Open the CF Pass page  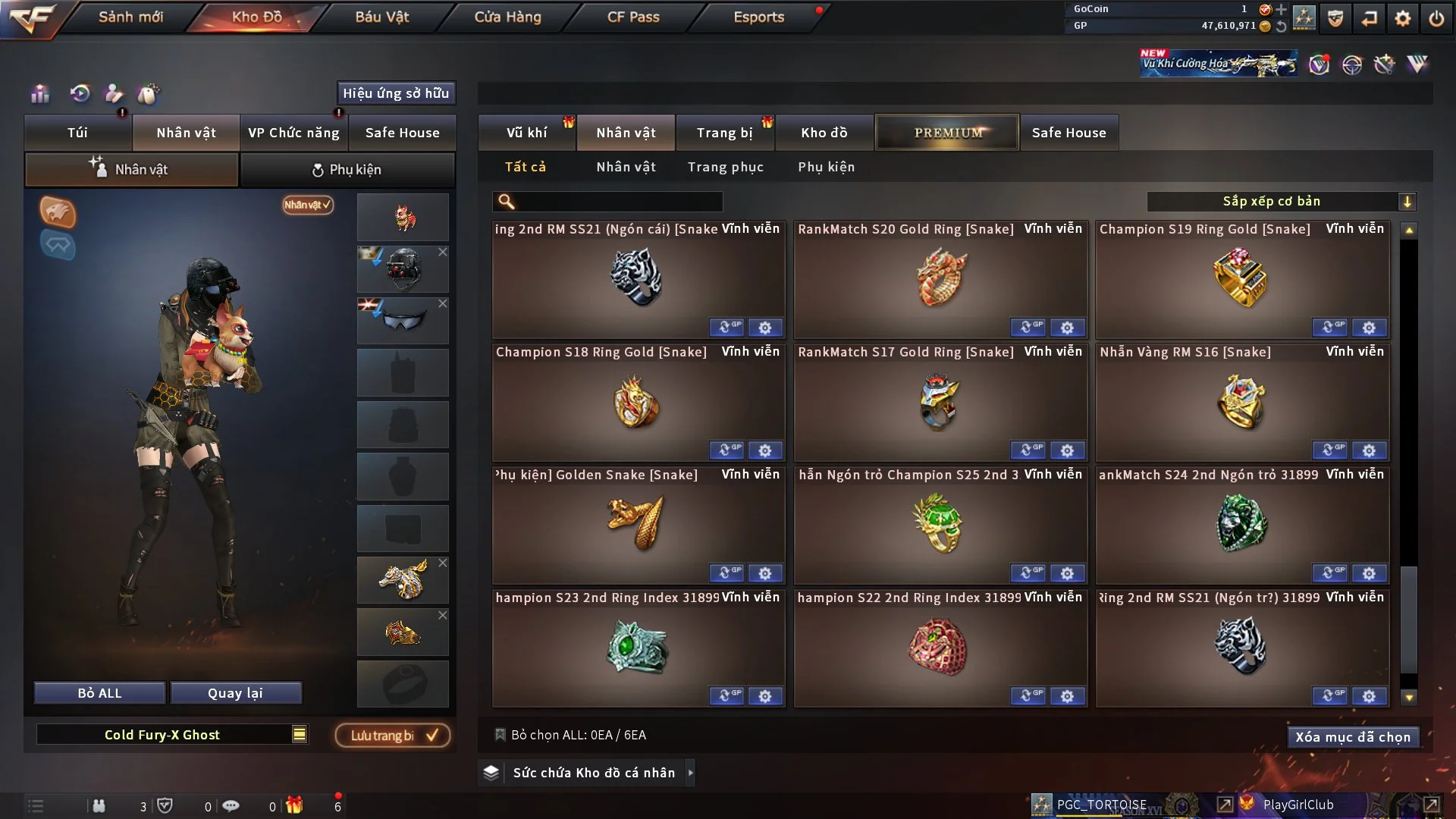click(633, 17)
